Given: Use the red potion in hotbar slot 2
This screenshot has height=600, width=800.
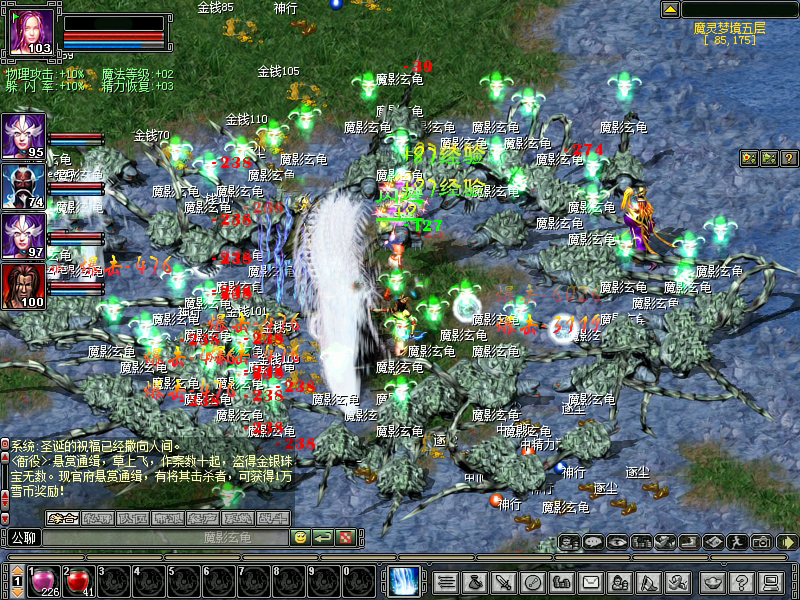Looking at the screenshot, I should coord(79,580).
